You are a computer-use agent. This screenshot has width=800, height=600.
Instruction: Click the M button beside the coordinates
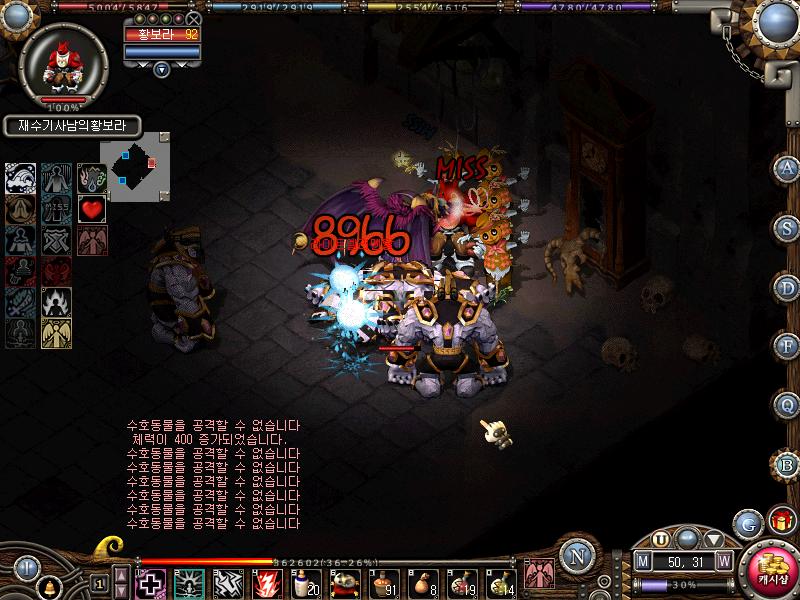pyautogui.click(x=643, y=562)
